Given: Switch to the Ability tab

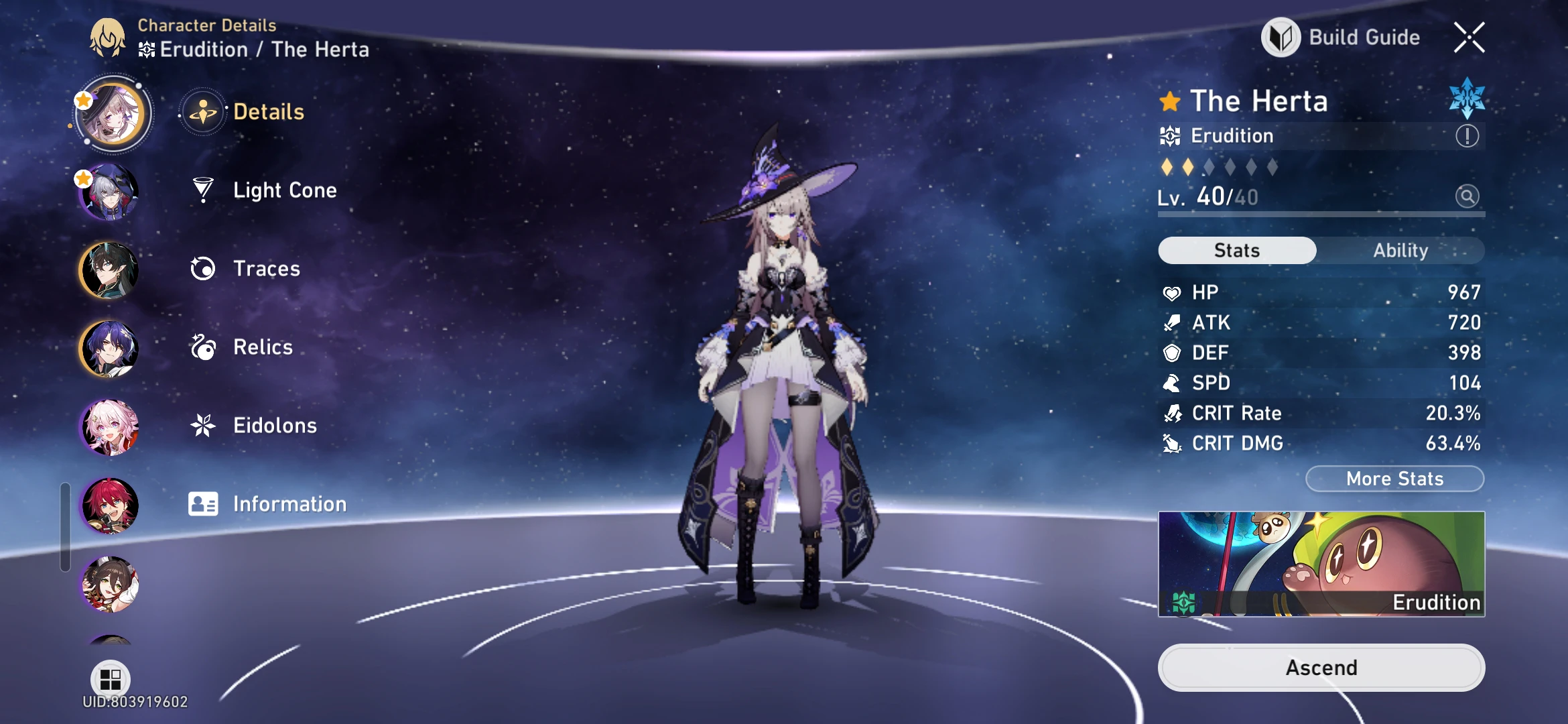Looking at the screenshot, I should 1401,250.
